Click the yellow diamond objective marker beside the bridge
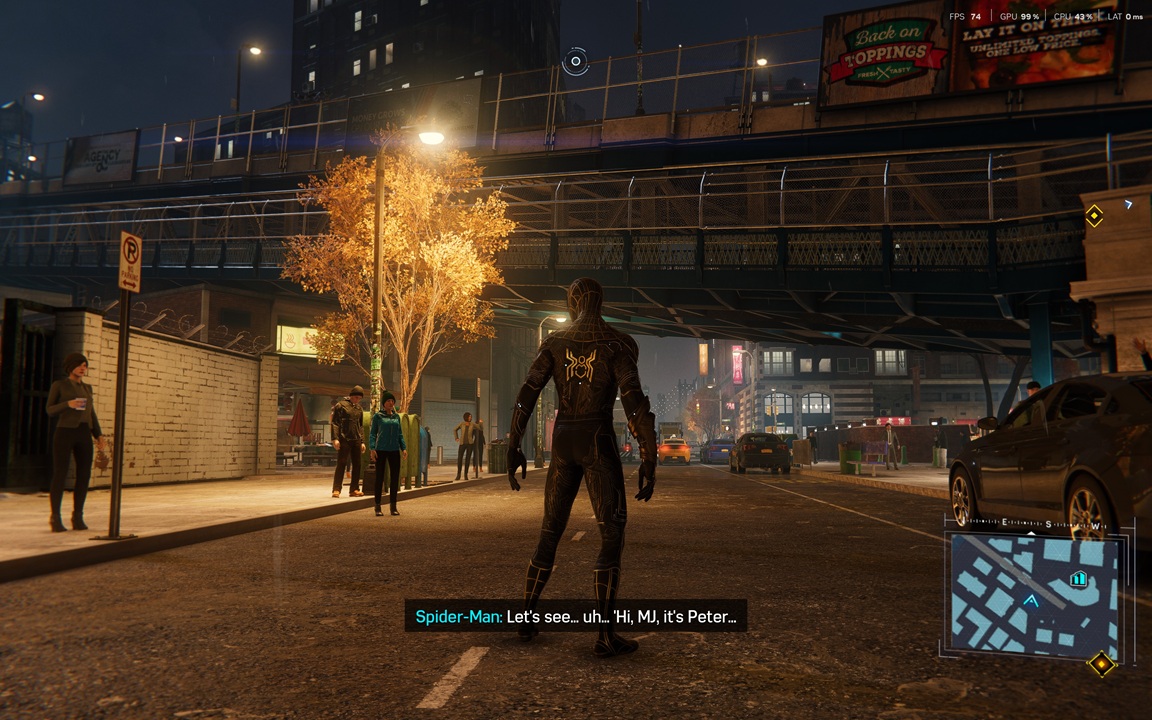This screenshot has width=1152, height=720. click(1094, 215)
